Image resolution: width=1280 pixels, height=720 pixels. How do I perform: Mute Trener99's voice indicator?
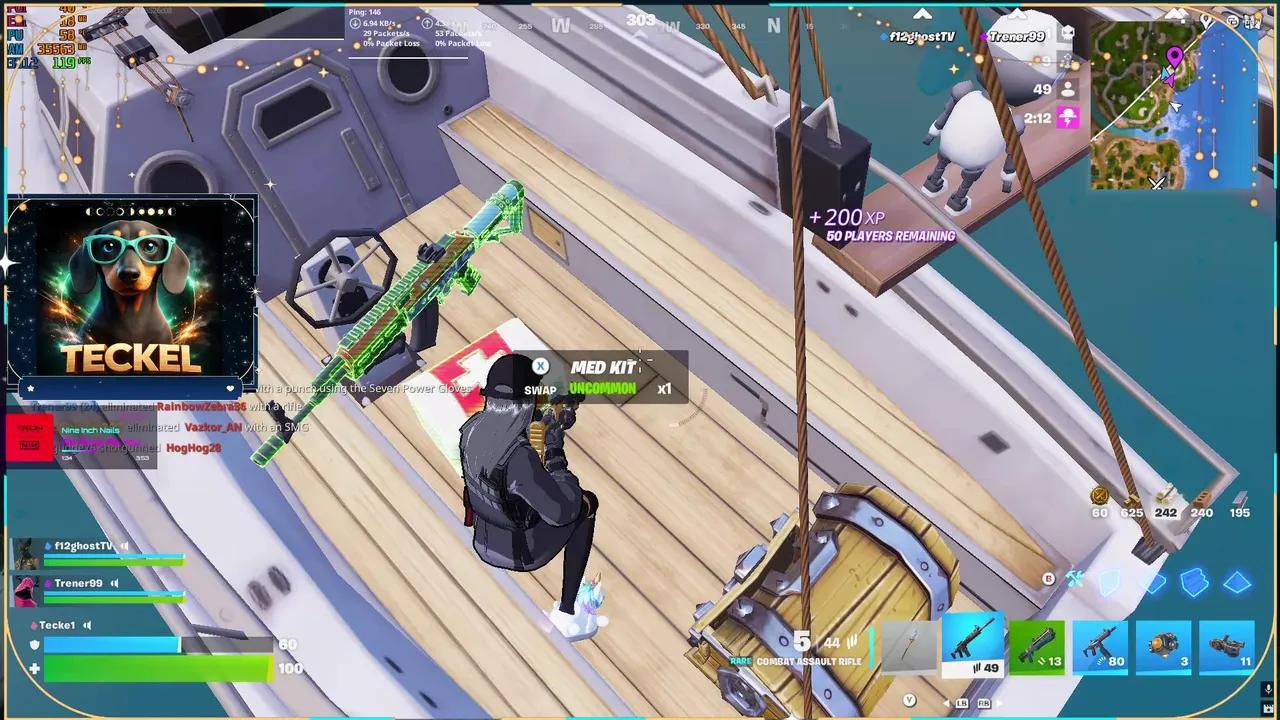pyautogui.click(x=114, y=584)
